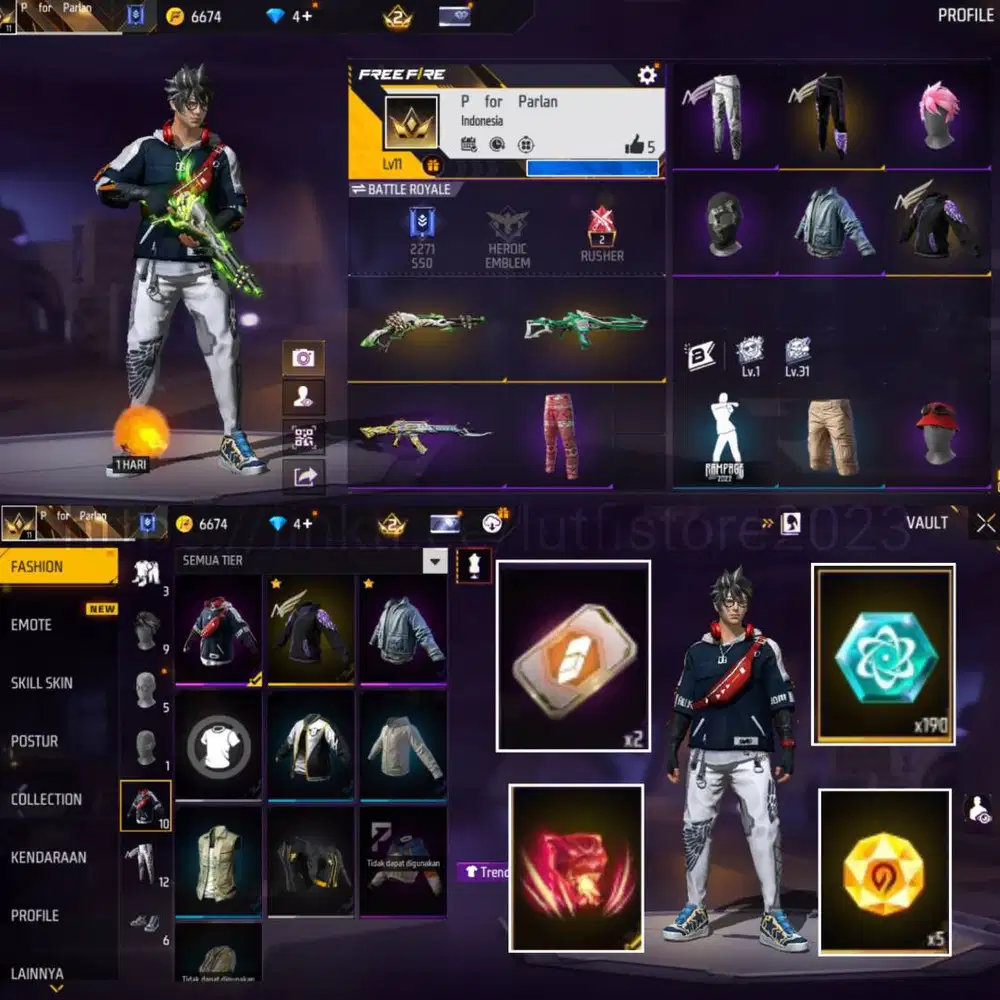Close the Vault screen
The width and height of the screenshot is (1000, 1000).
pyautogui.click(x=985, y=522)
